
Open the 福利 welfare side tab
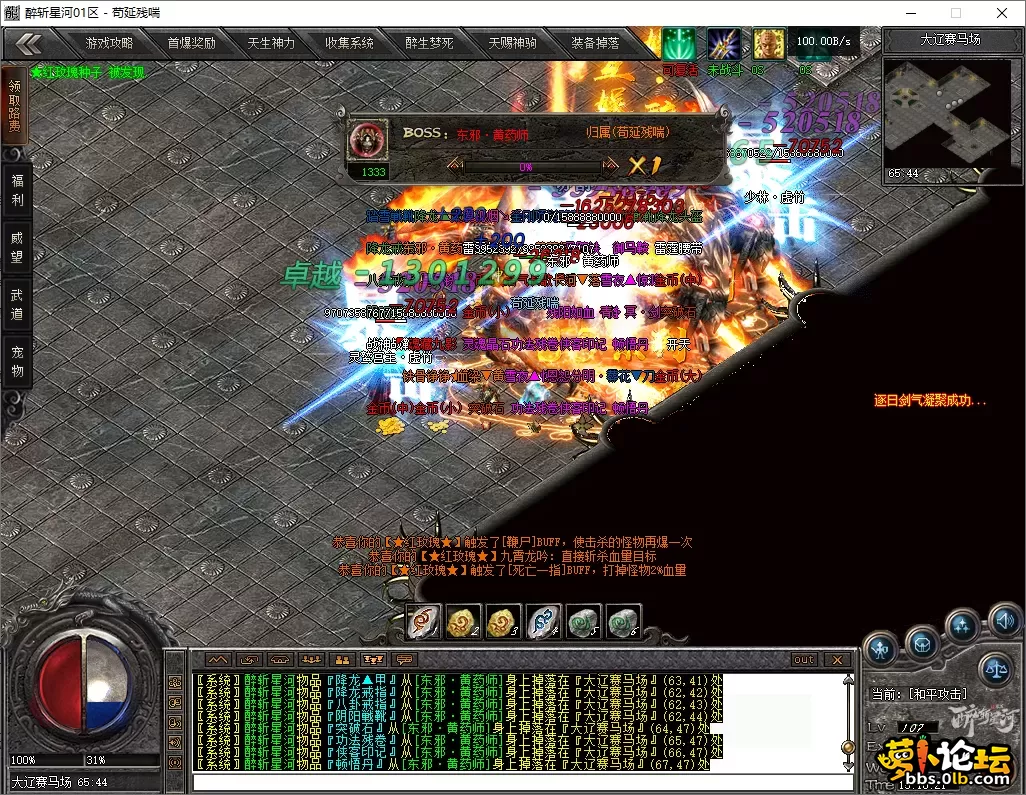coord(16,190)
